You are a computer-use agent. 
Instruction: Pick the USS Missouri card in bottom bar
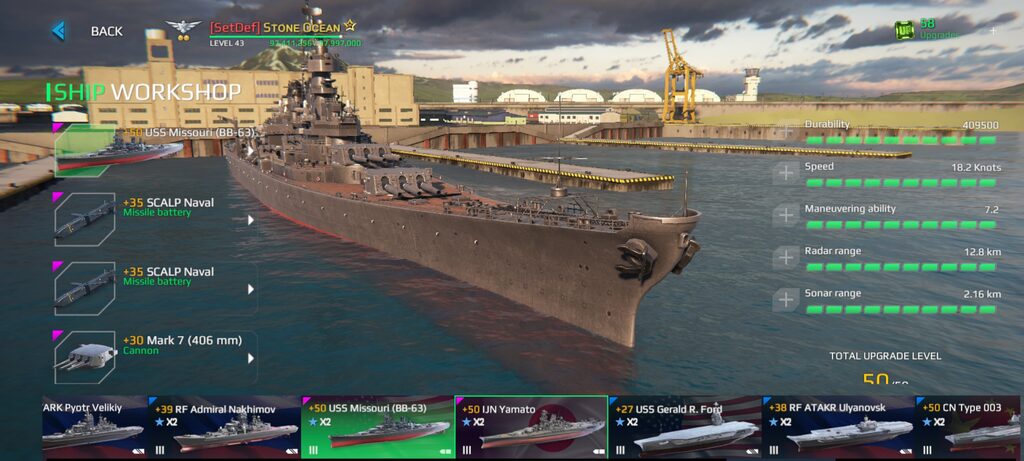click(x=378, y=427)
